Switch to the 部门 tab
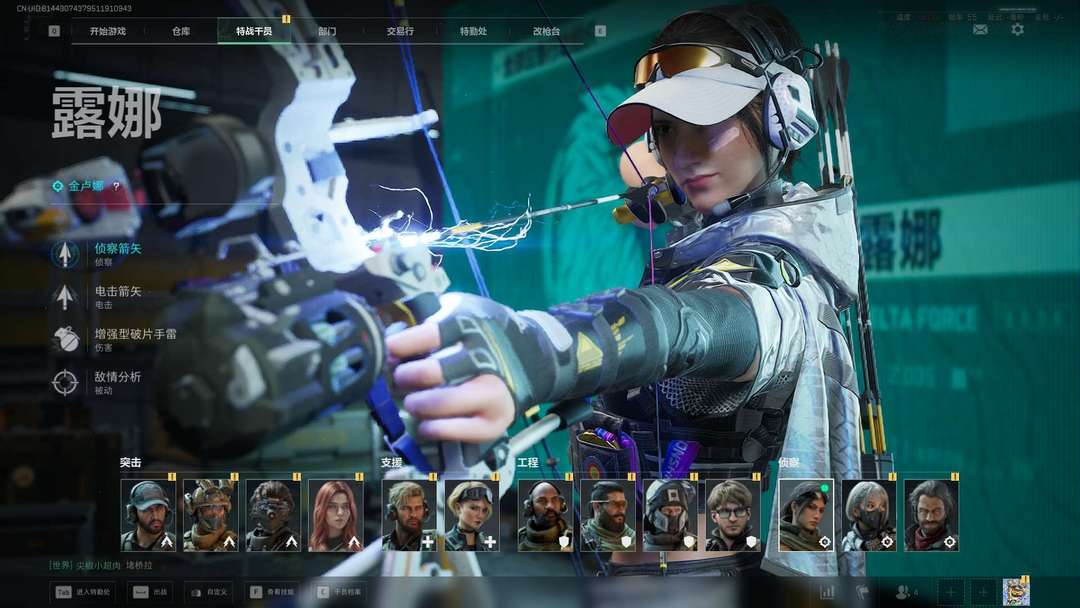 327,31
